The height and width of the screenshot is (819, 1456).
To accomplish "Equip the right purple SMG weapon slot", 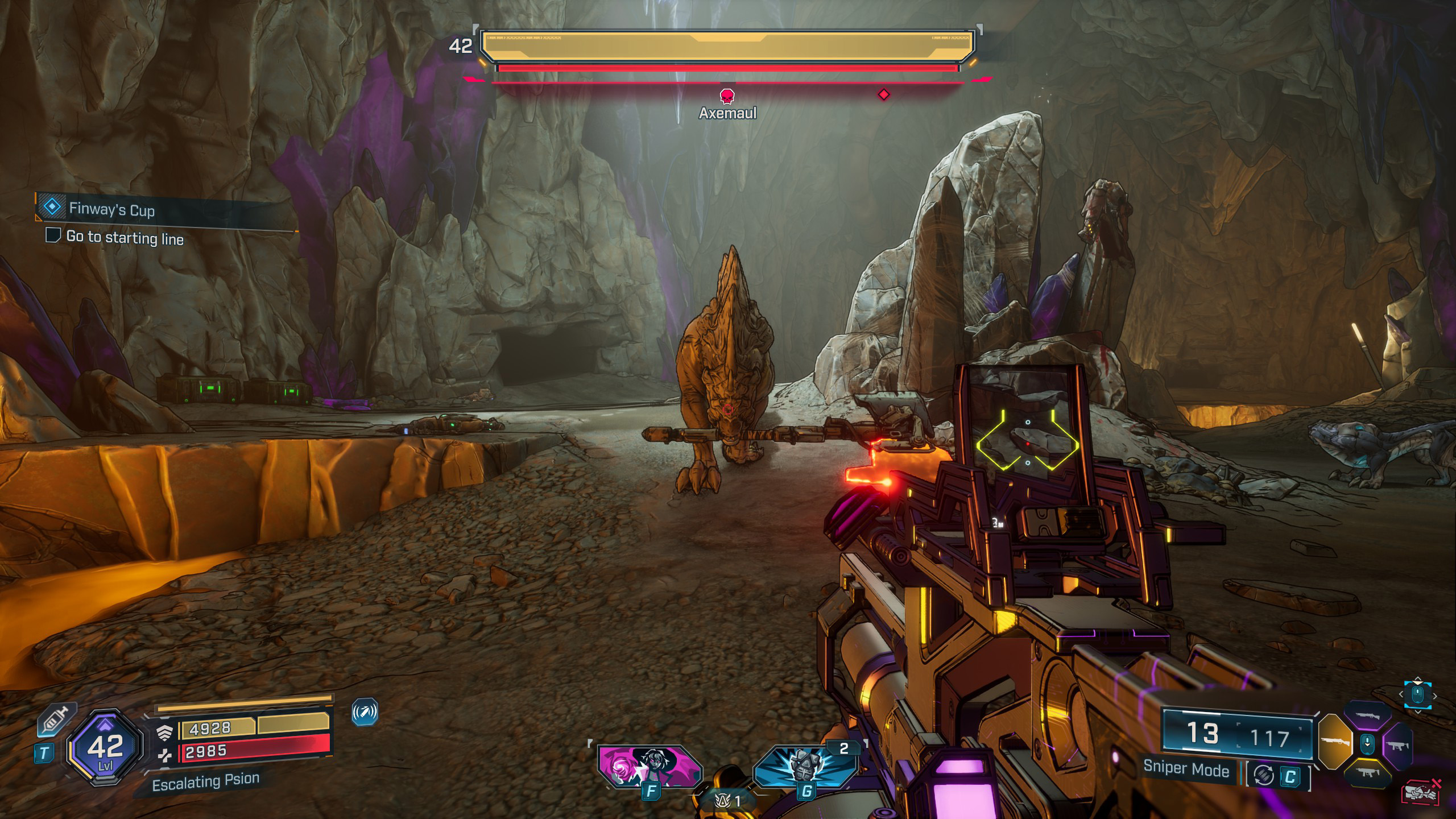I will (x=1398, y=744).
